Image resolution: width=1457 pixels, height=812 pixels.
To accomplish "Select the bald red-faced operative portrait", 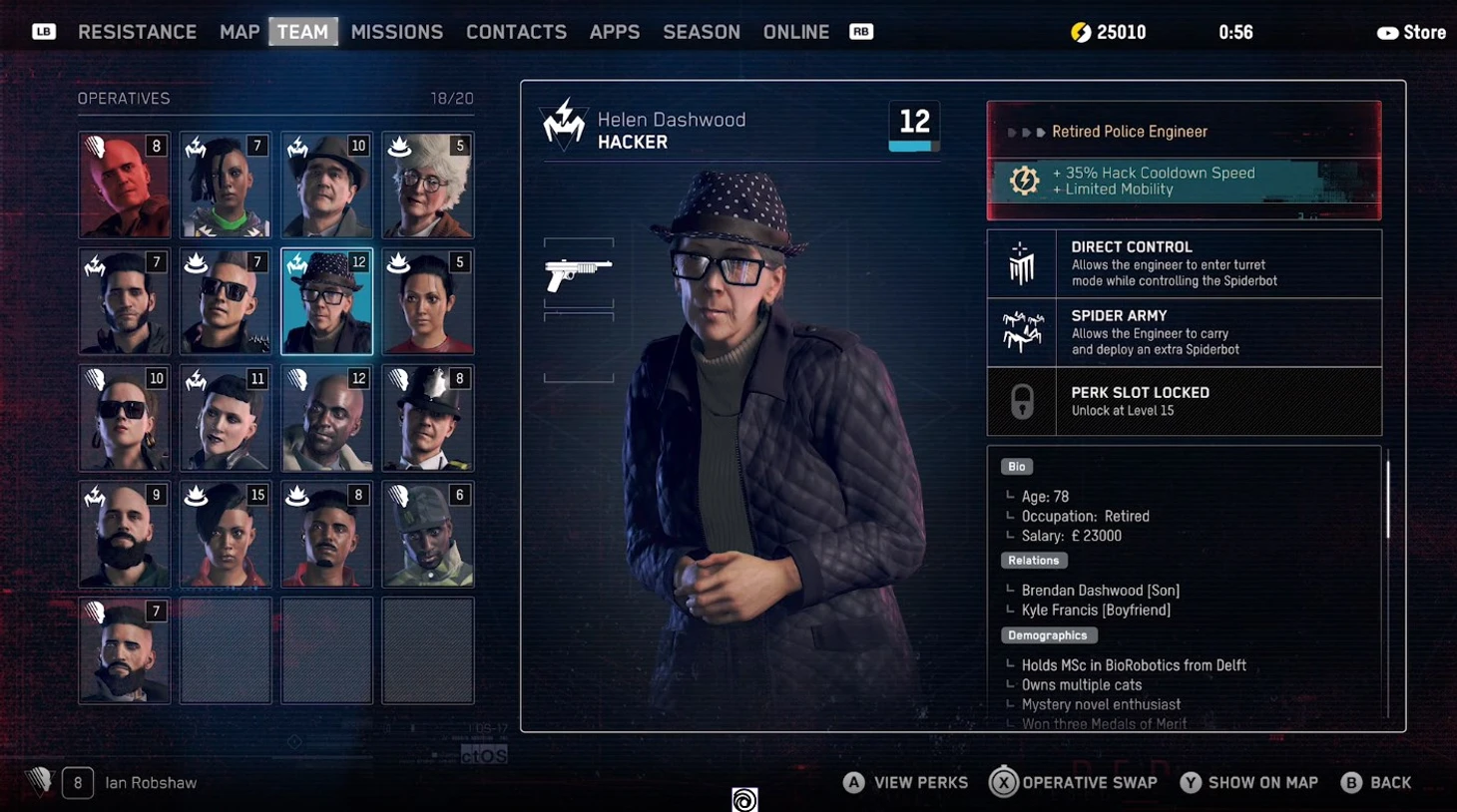I will [x=125, y=185].
